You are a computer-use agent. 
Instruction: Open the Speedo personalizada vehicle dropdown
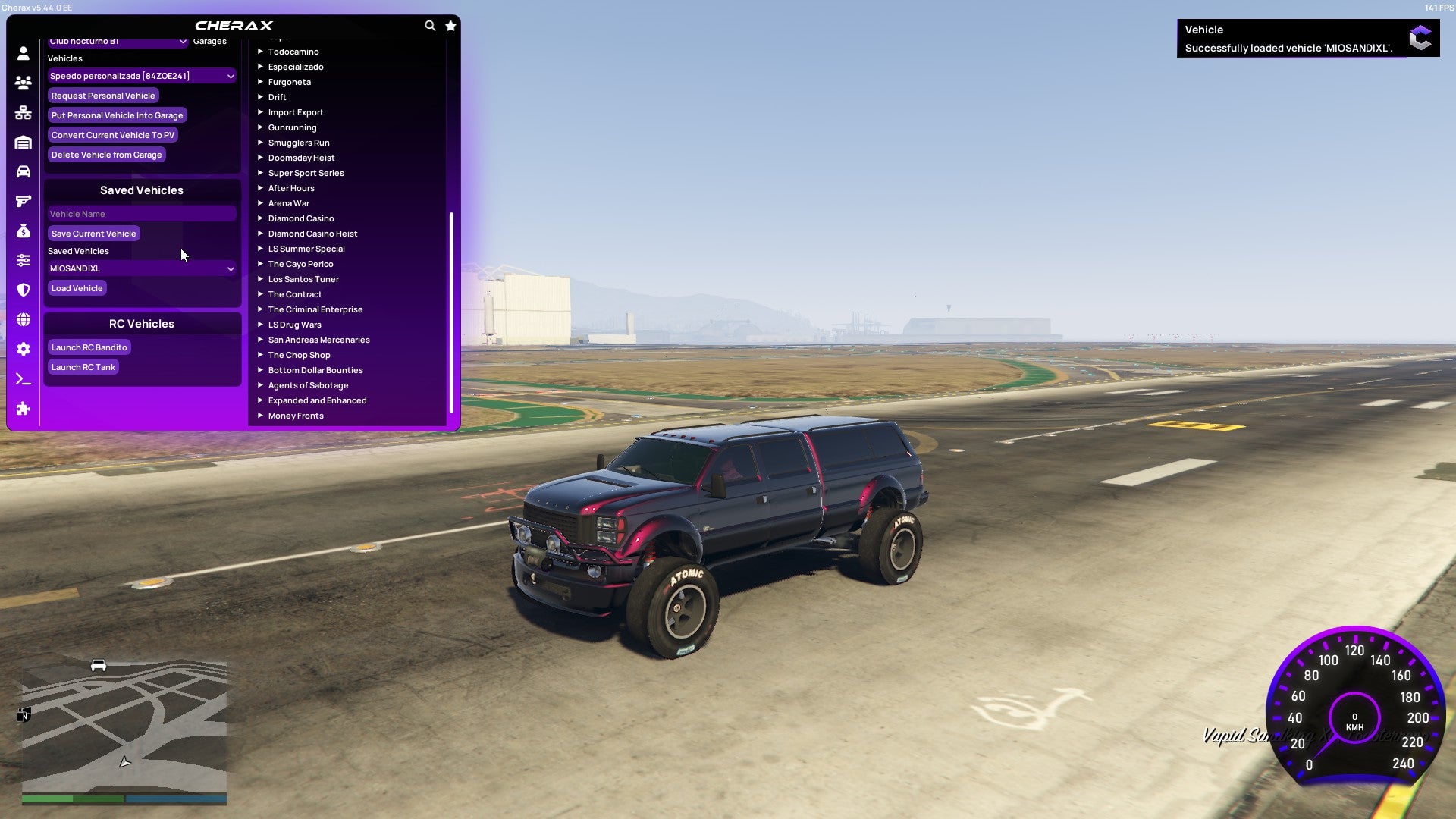141,76
